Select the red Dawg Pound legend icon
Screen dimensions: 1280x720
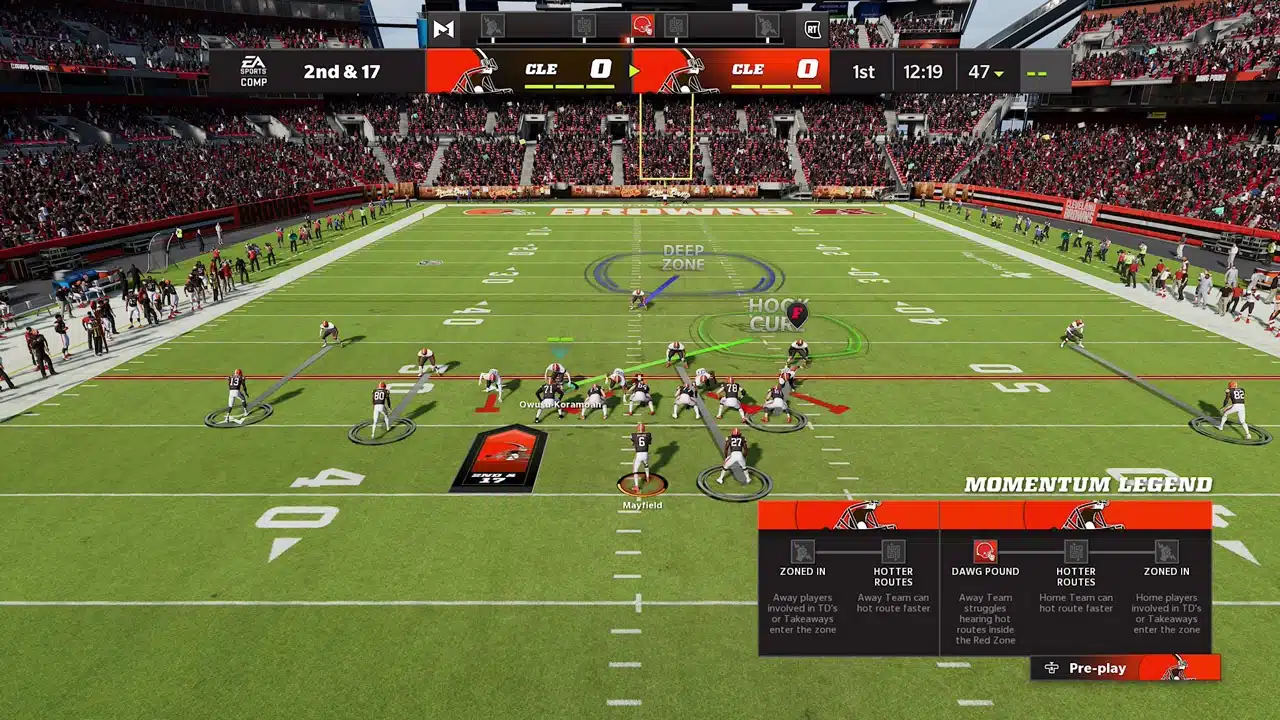(985, 552)
